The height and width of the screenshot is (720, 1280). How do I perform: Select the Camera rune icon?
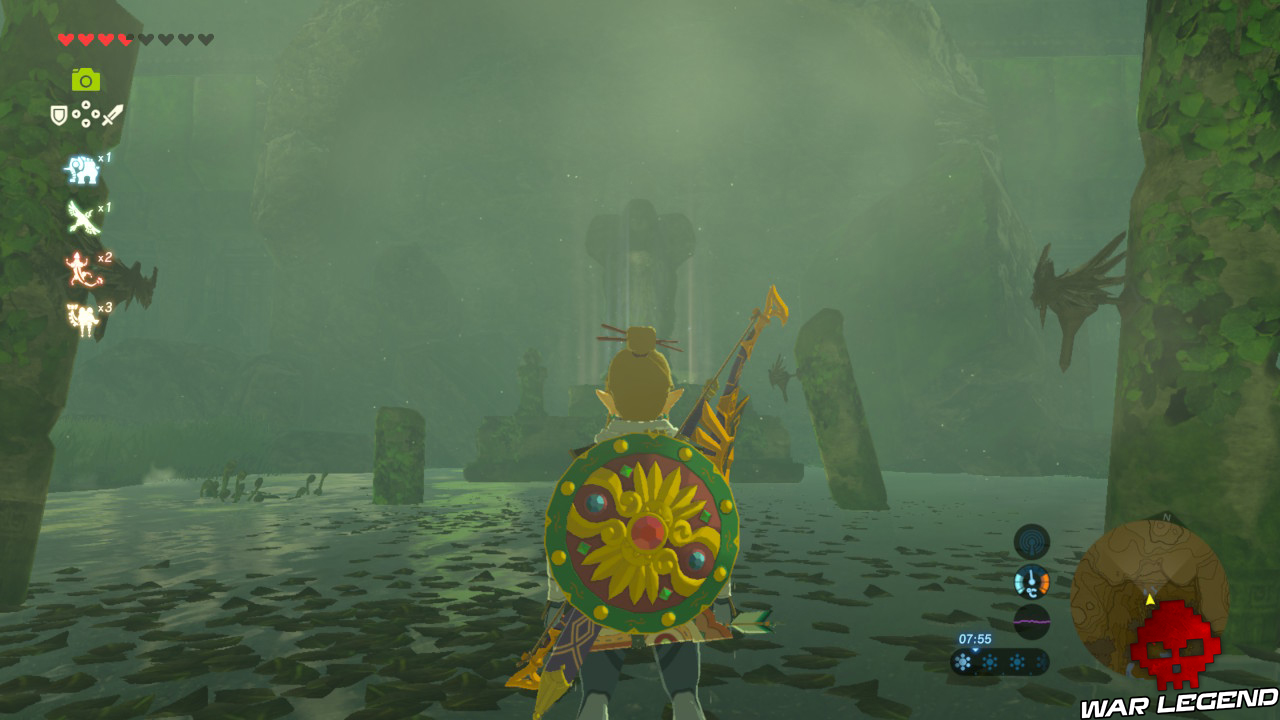[86, 80]
